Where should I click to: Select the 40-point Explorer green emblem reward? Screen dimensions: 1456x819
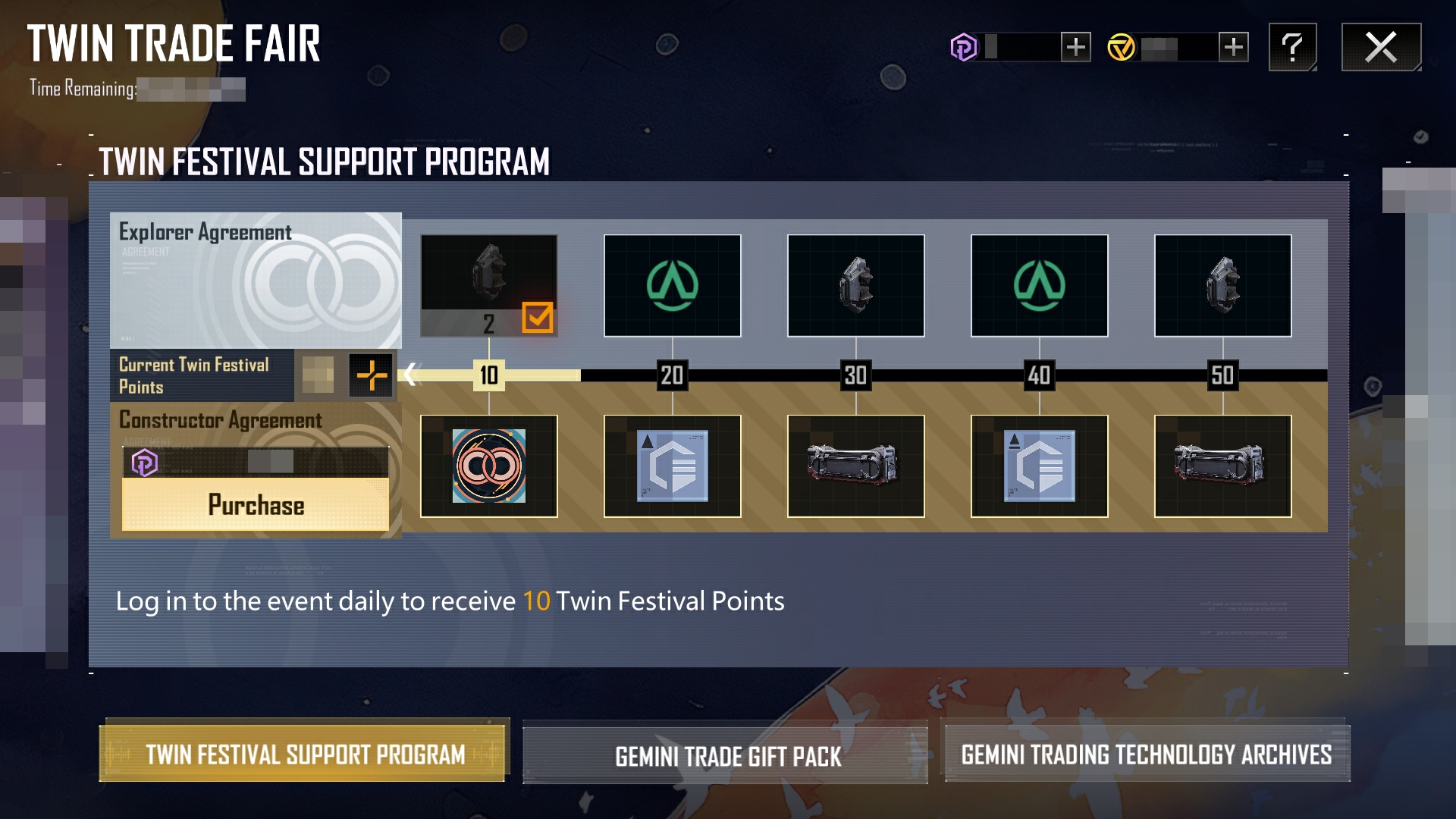(1040, 285)
